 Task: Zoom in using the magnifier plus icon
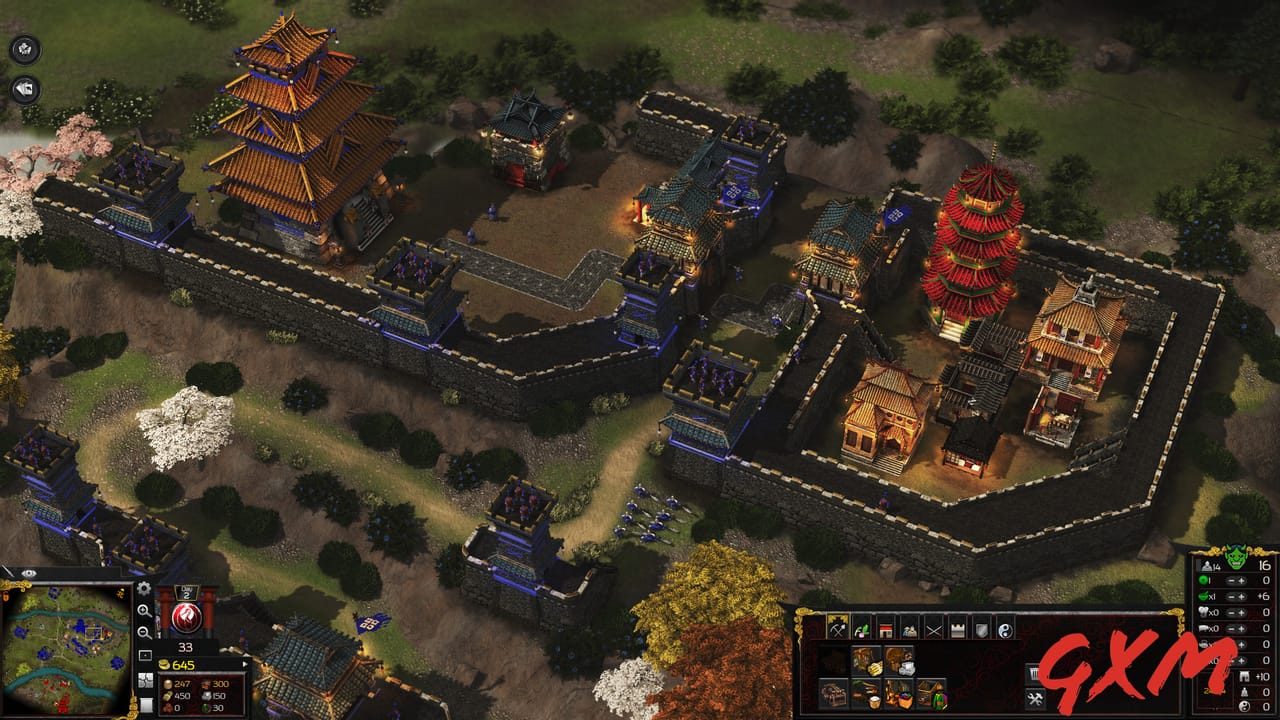pos(144,611)
